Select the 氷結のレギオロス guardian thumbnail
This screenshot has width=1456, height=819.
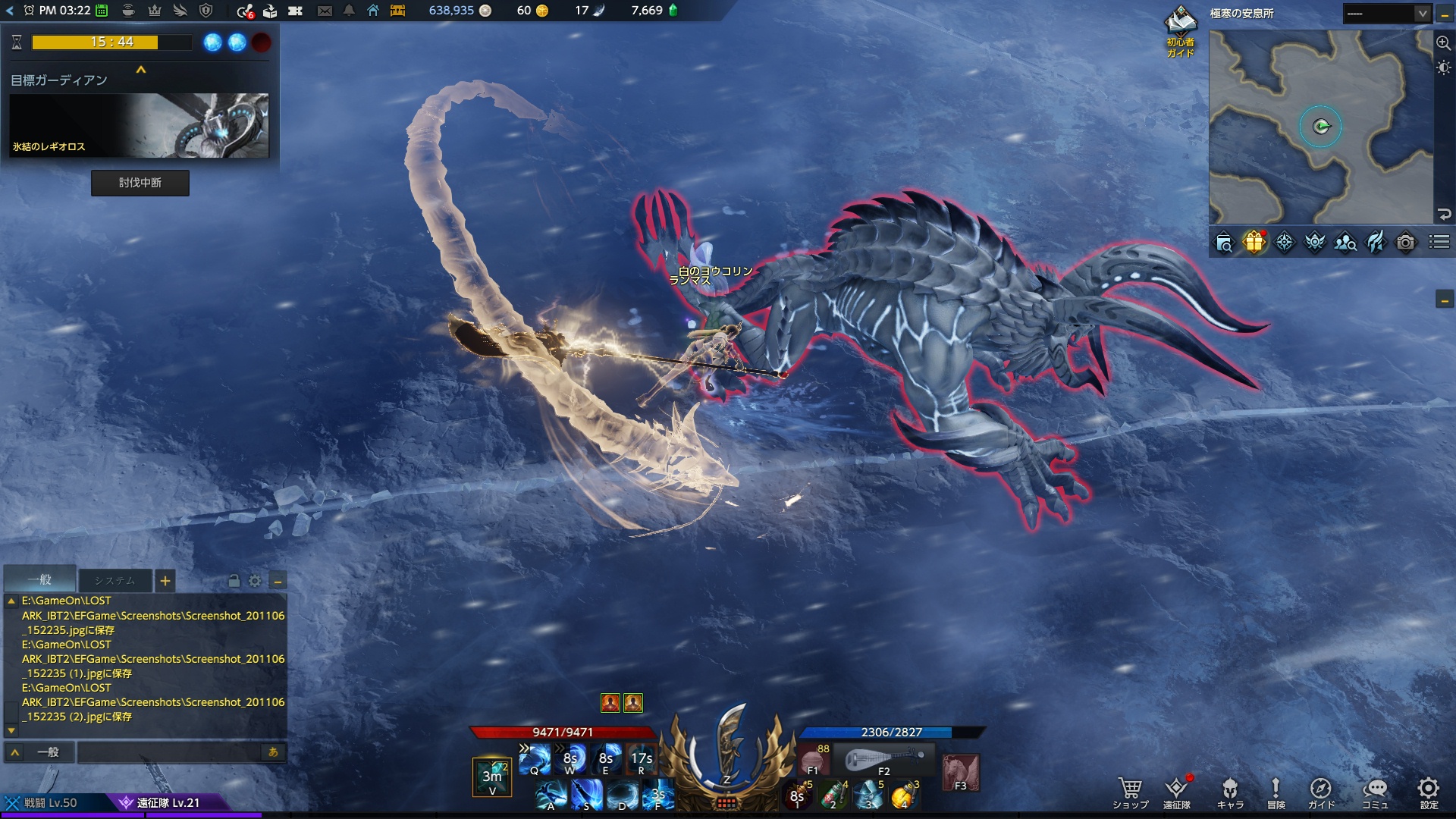click(x=140, y=125)
